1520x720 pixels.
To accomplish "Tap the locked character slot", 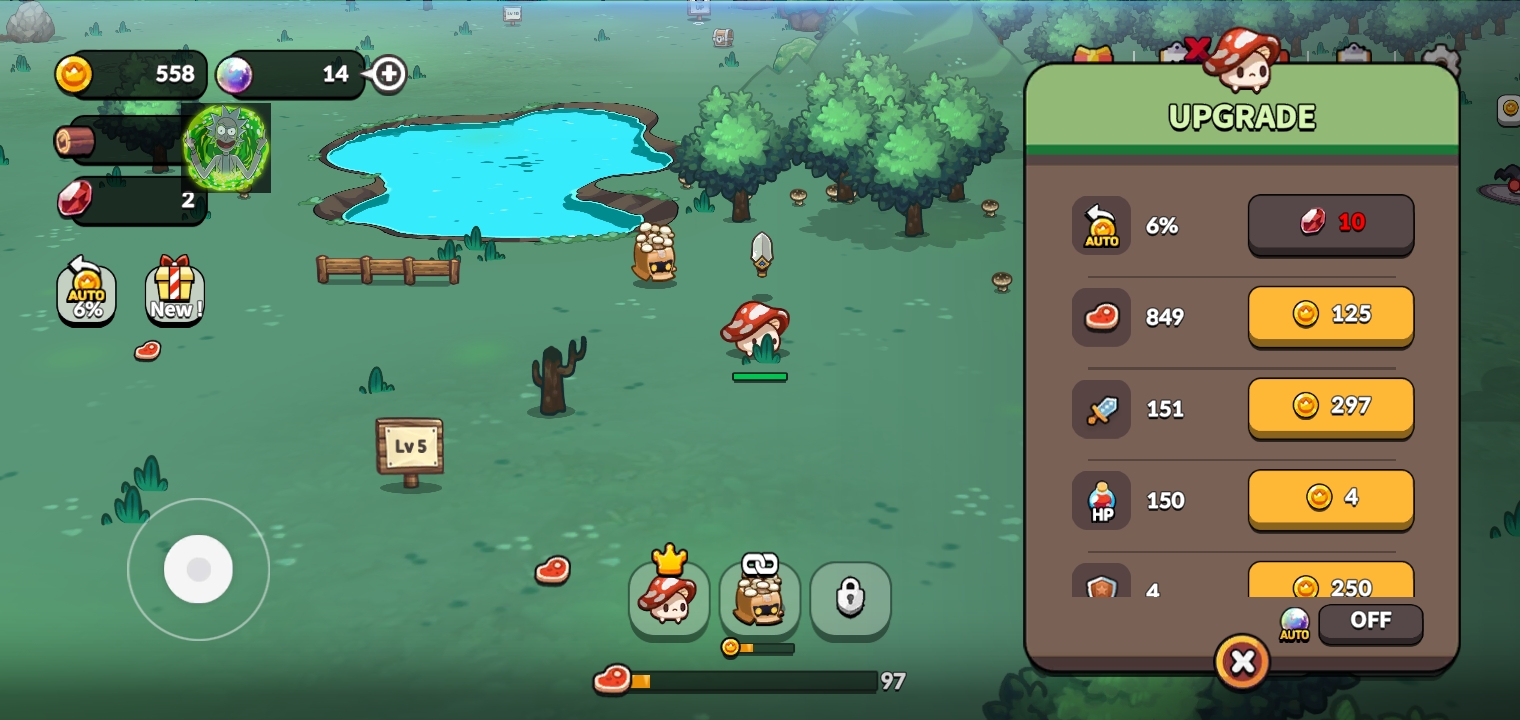I will pyautogui.click(x=850, y=598).
